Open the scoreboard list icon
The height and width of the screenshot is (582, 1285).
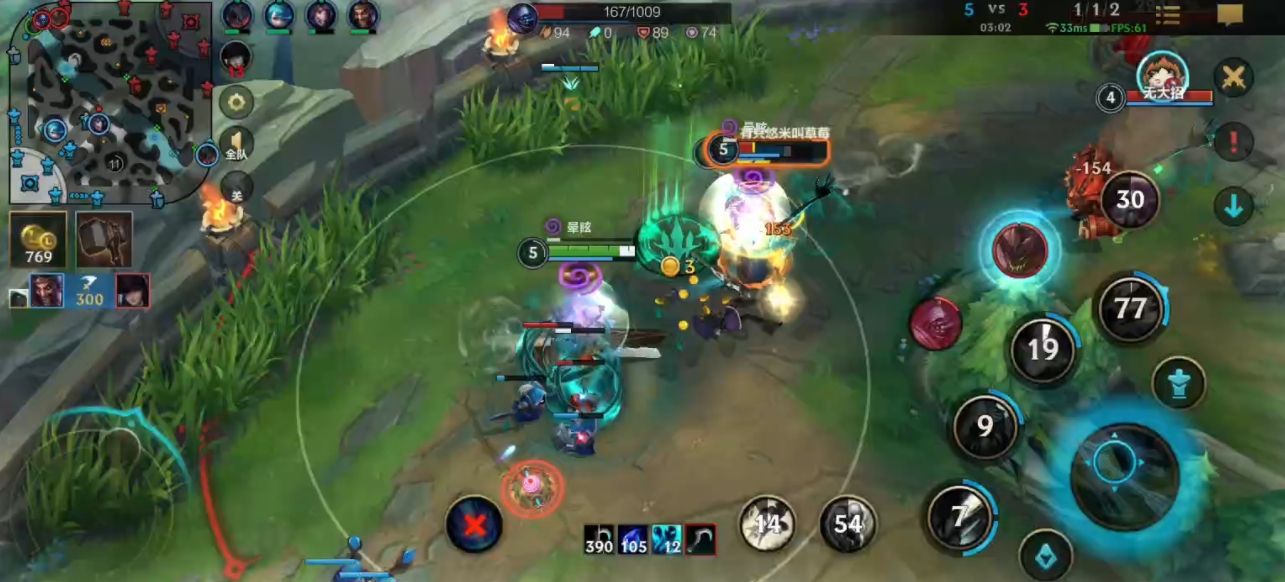click(x=1168, y=15)
